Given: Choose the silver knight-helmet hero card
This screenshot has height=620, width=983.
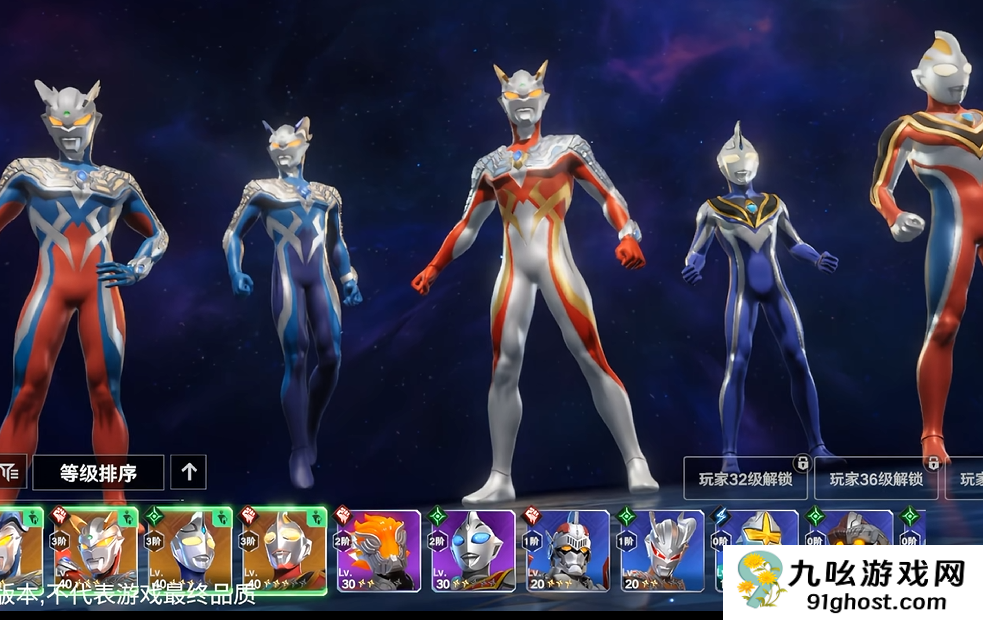Looking at the screenshot, I should 567,551.
